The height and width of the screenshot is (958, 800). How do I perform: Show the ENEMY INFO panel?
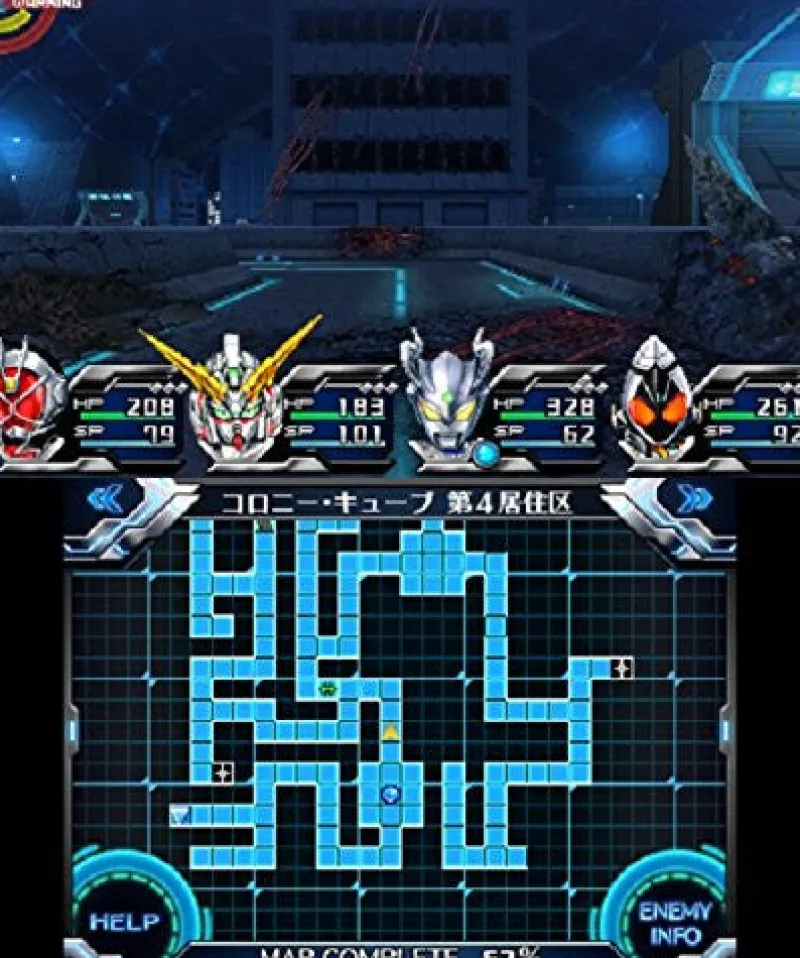point(676,922)
